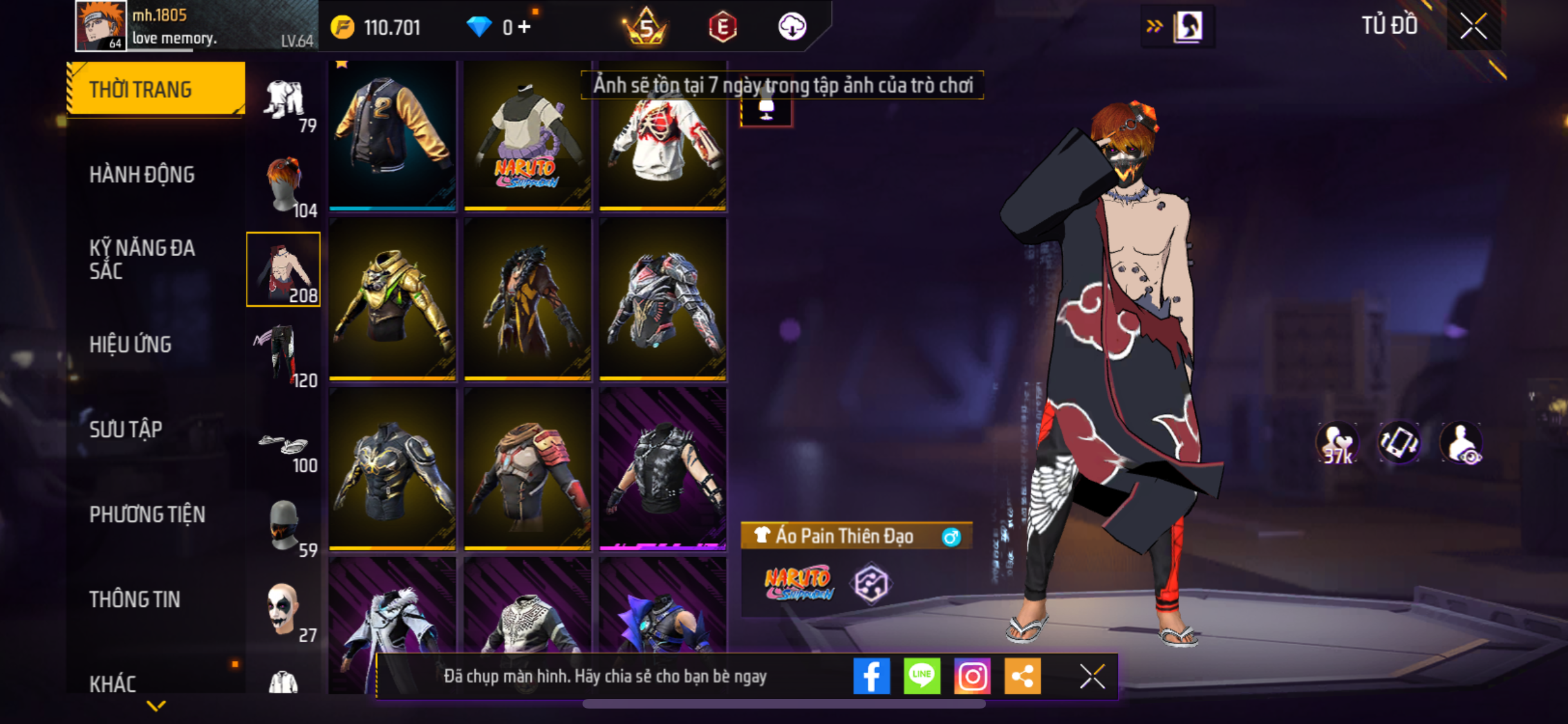Image resolution: width=1568 pixels, height=724 pixels.
Task: Share the screenshot via LINE
Action: click(922, 676)
